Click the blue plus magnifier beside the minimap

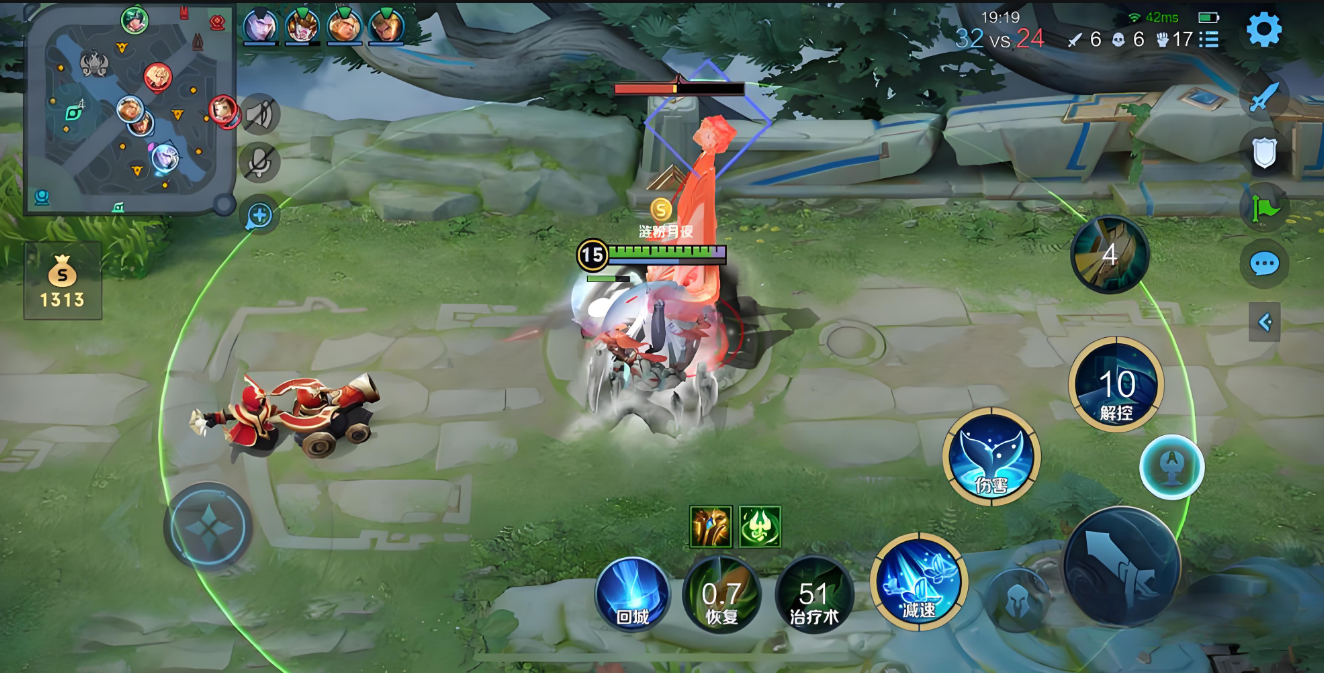coord(260,214)
